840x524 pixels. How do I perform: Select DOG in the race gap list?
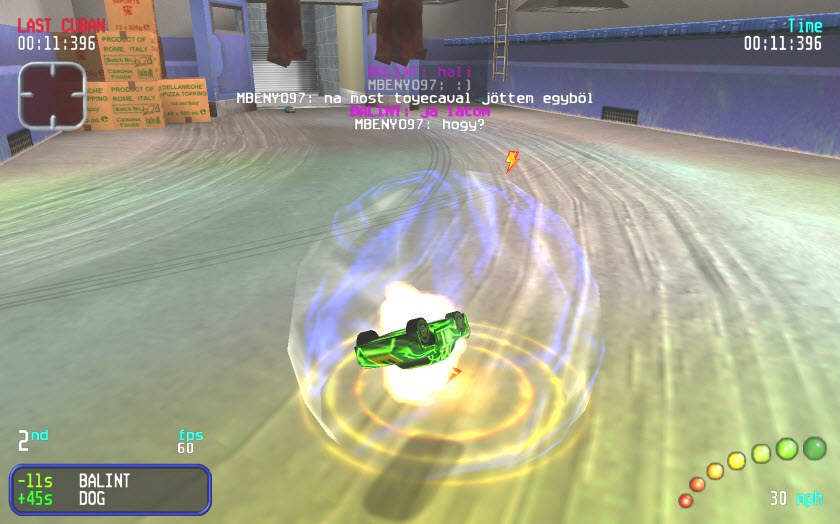pyautogui.click(x=93, y=498)
